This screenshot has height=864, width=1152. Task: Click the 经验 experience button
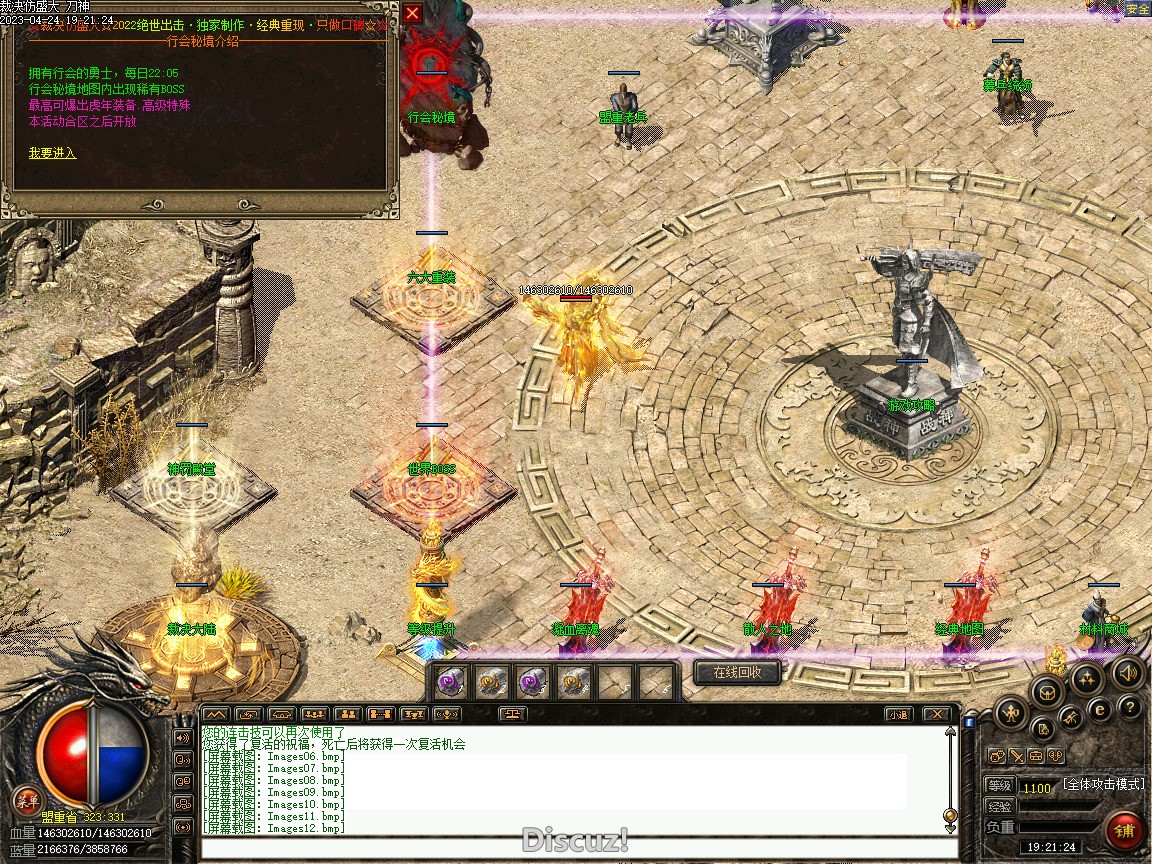pyautogui.click(x=1000, y=806)
